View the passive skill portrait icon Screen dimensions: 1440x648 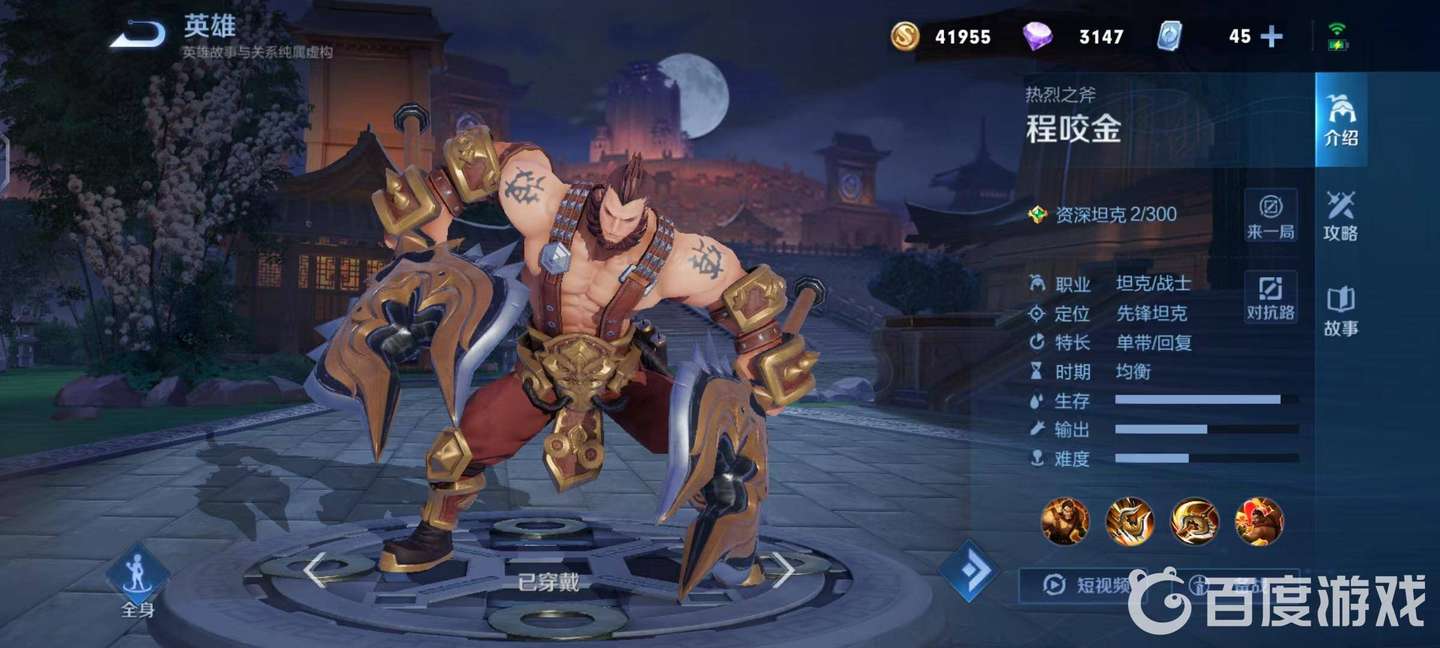(1065, 521)
